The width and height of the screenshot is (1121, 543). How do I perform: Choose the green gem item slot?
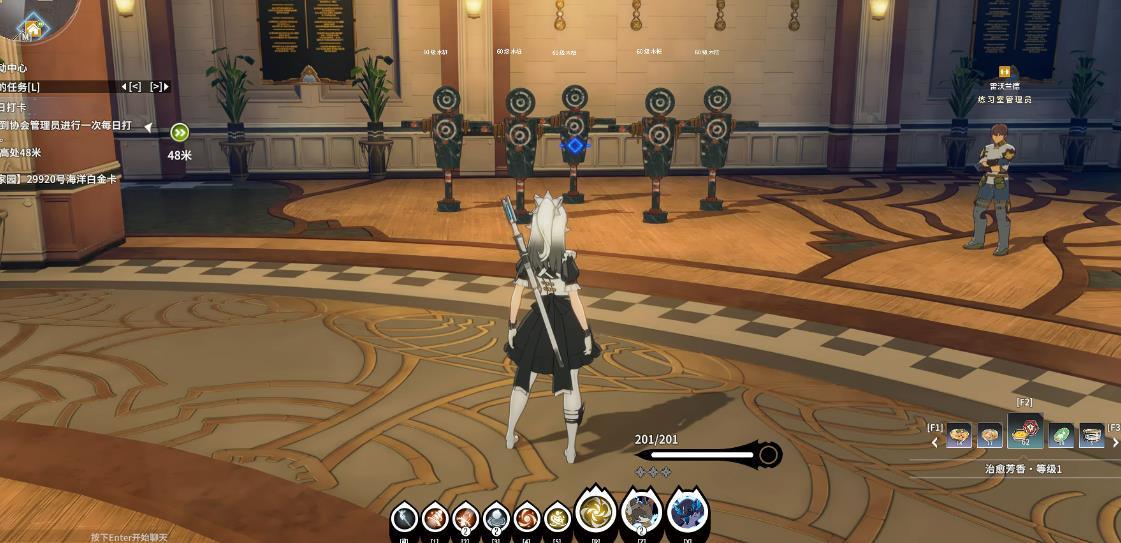[x=1060, y=436]
